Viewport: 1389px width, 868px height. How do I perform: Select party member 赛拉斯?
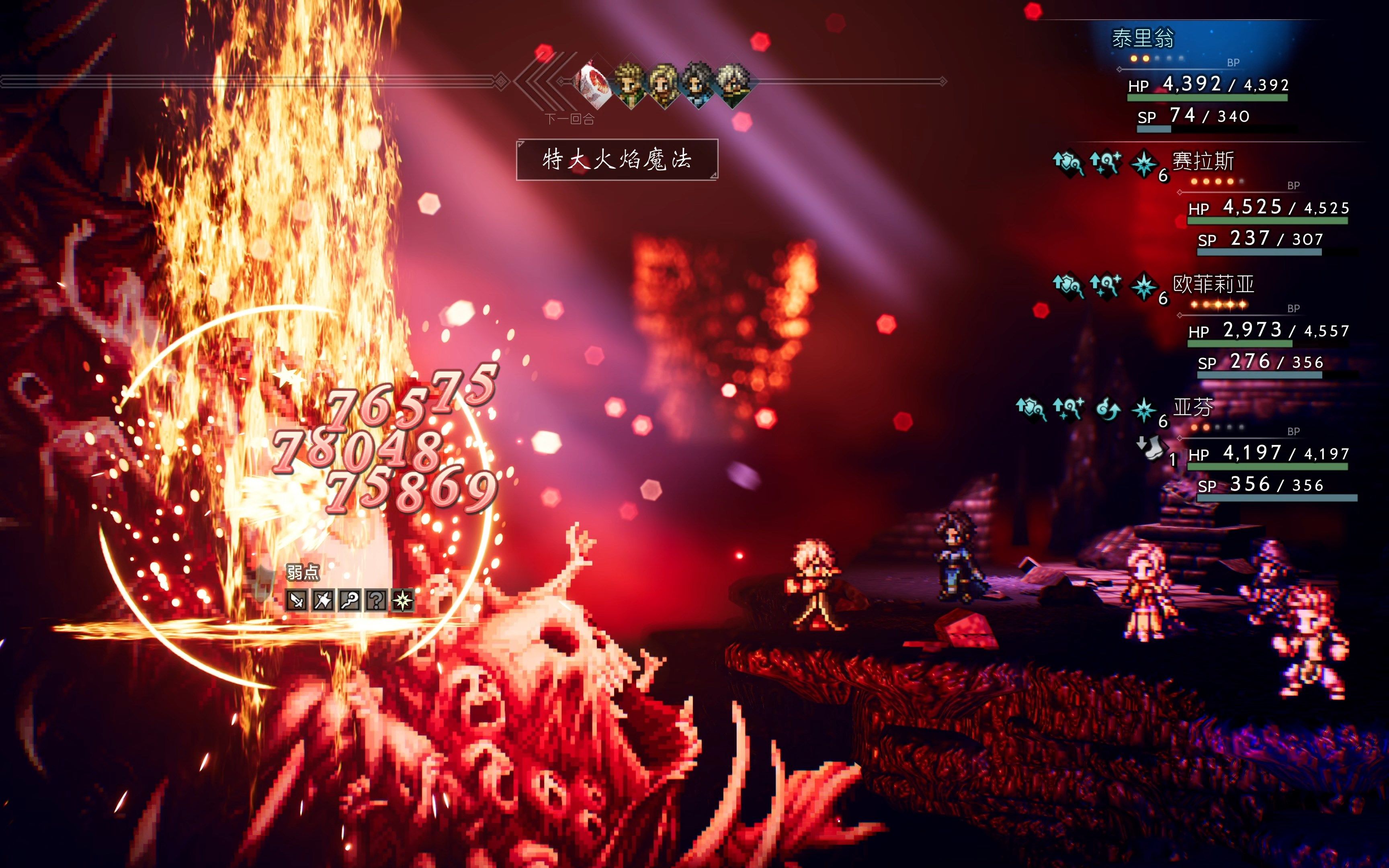[1203, 162]
